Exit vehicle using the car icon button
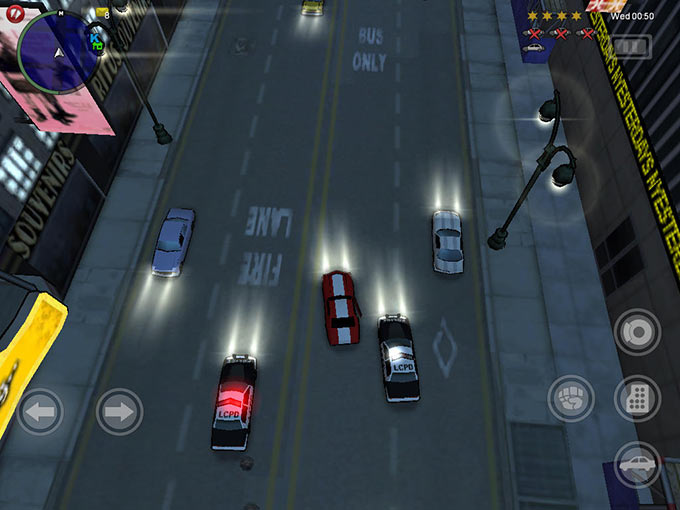This screenshot has width=680, height=510. (637, 464)
